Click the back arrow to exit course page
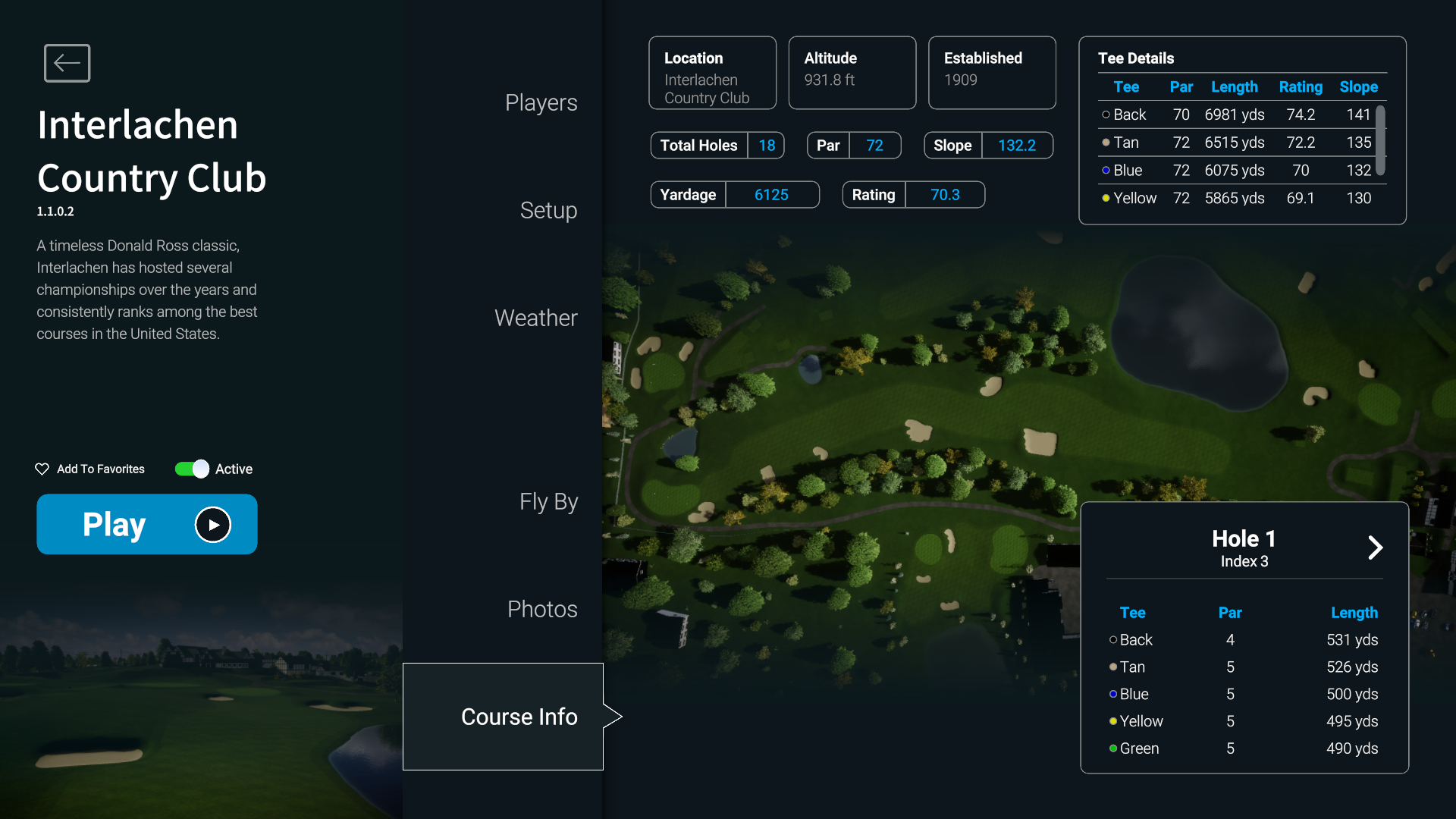The width and height of the screenshot is (1456, 819). click(x=67, y=63)
